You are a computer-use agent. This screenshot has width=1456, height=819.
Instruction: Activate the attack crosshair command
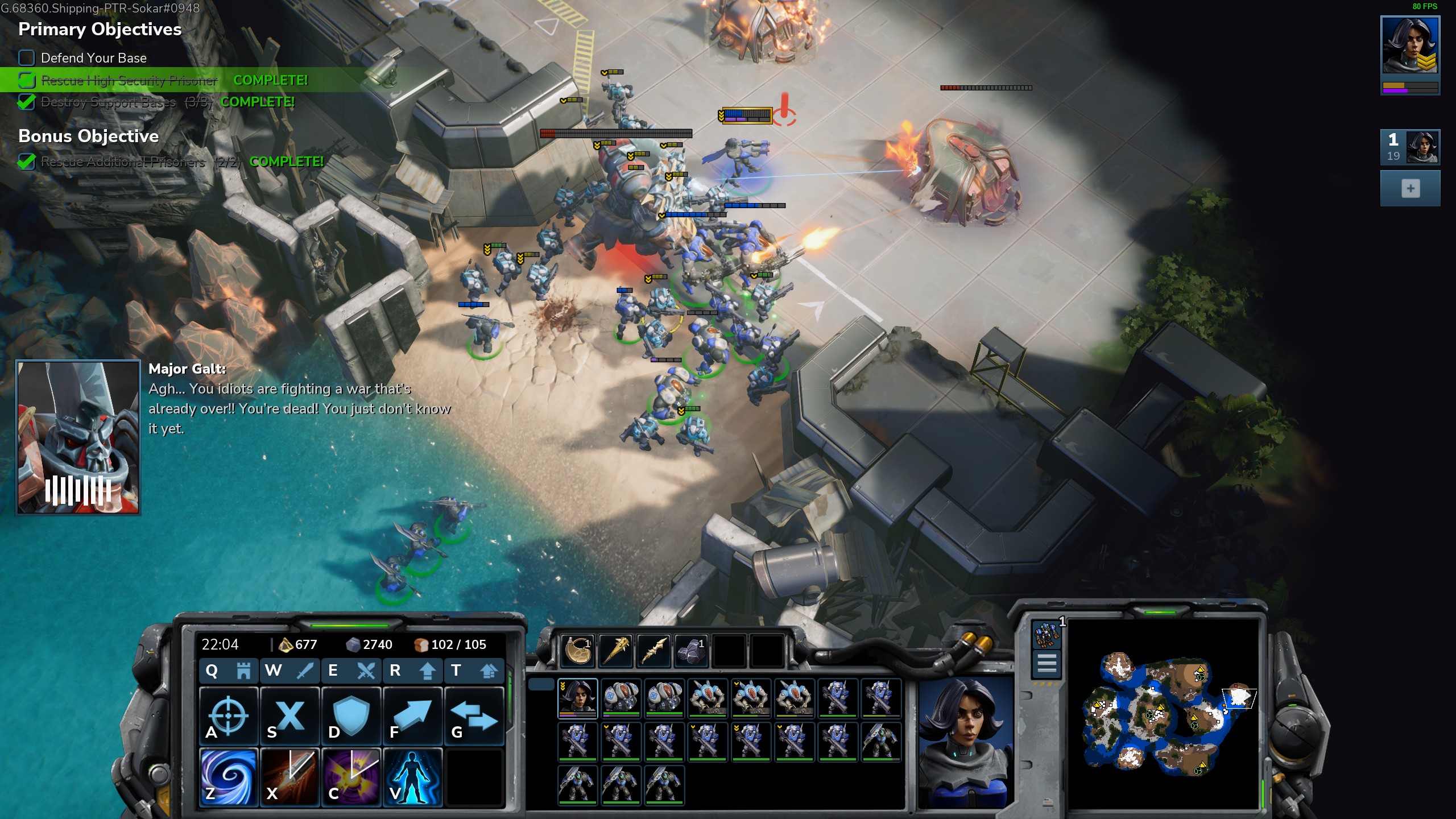[x=229, y=716]
